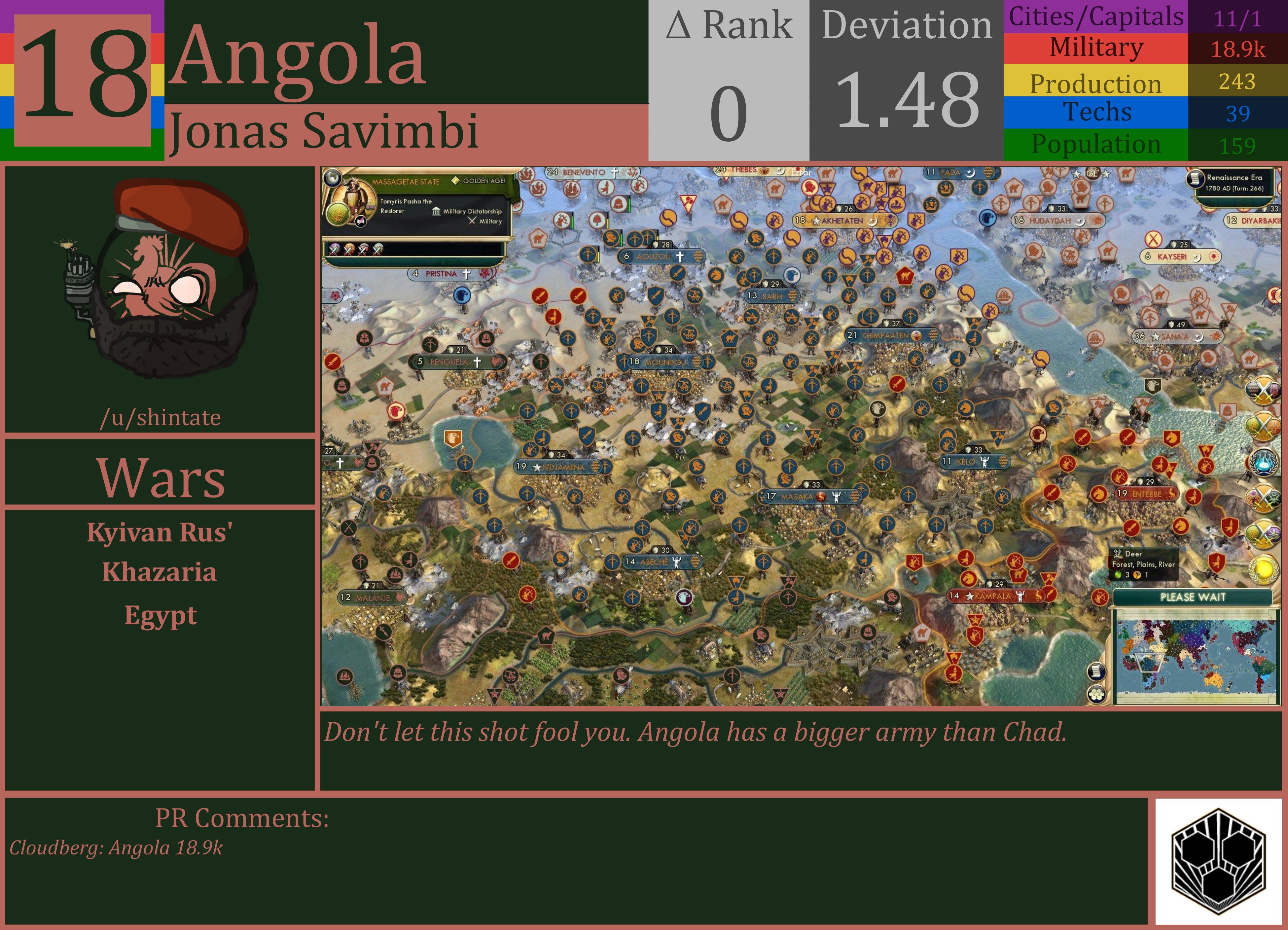The image size is (1288, 930).
Task: Click the Military Dictatorship government icon
Action: pos(436,211)
